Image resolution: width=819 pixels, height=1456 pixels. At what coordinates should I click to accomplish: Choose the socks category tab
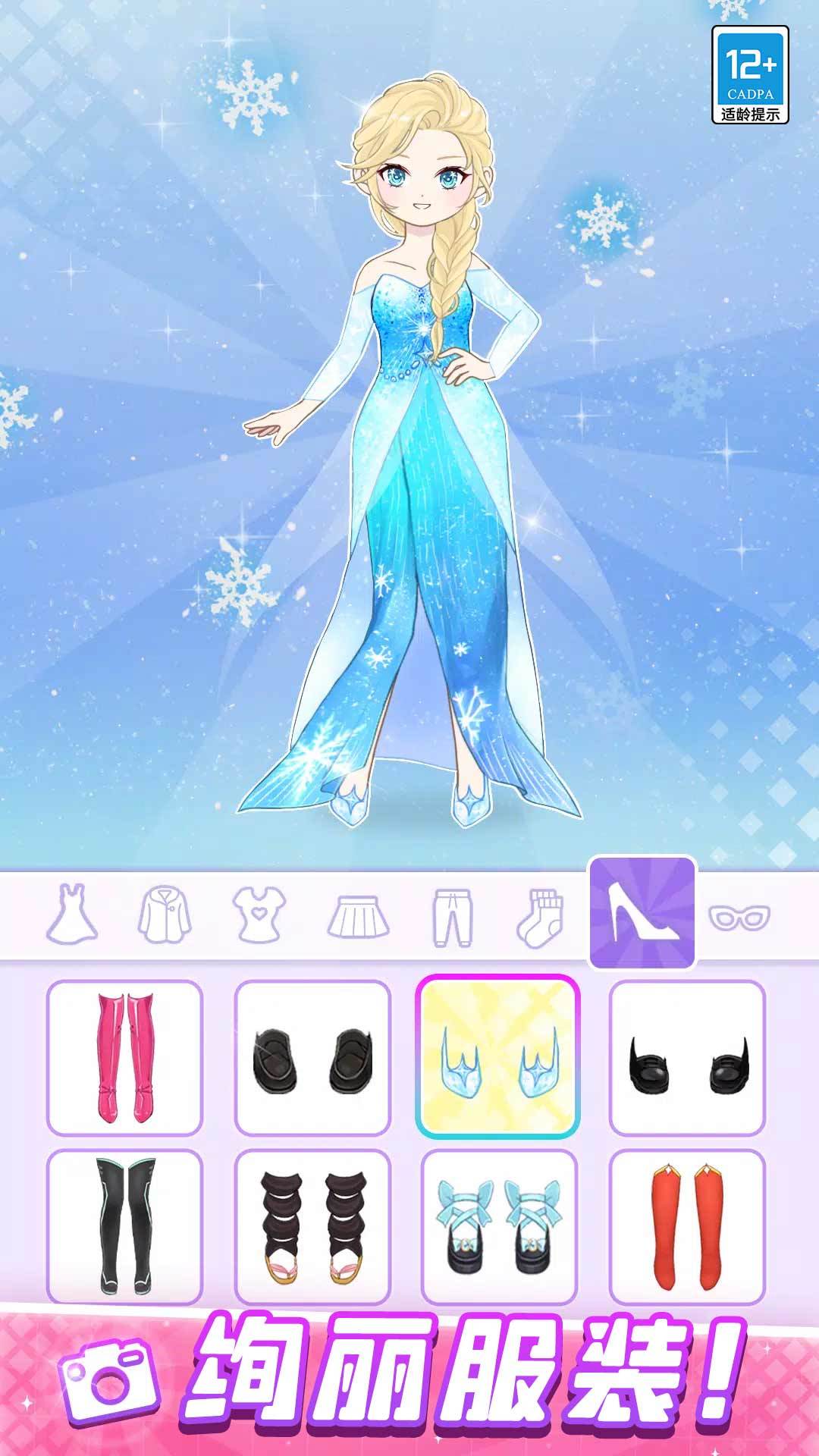pos(541,916)
